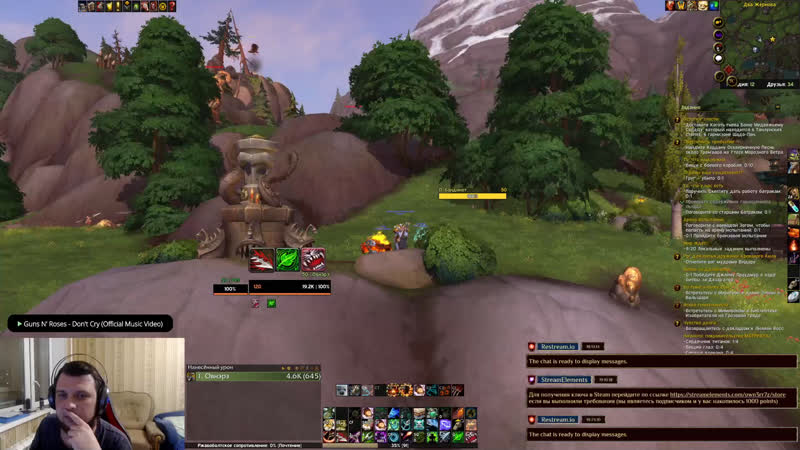The image size is (800, 450).
Task: Select the target frame showing 19.2K
Action: pyautogui.click(x=290, y=287)
